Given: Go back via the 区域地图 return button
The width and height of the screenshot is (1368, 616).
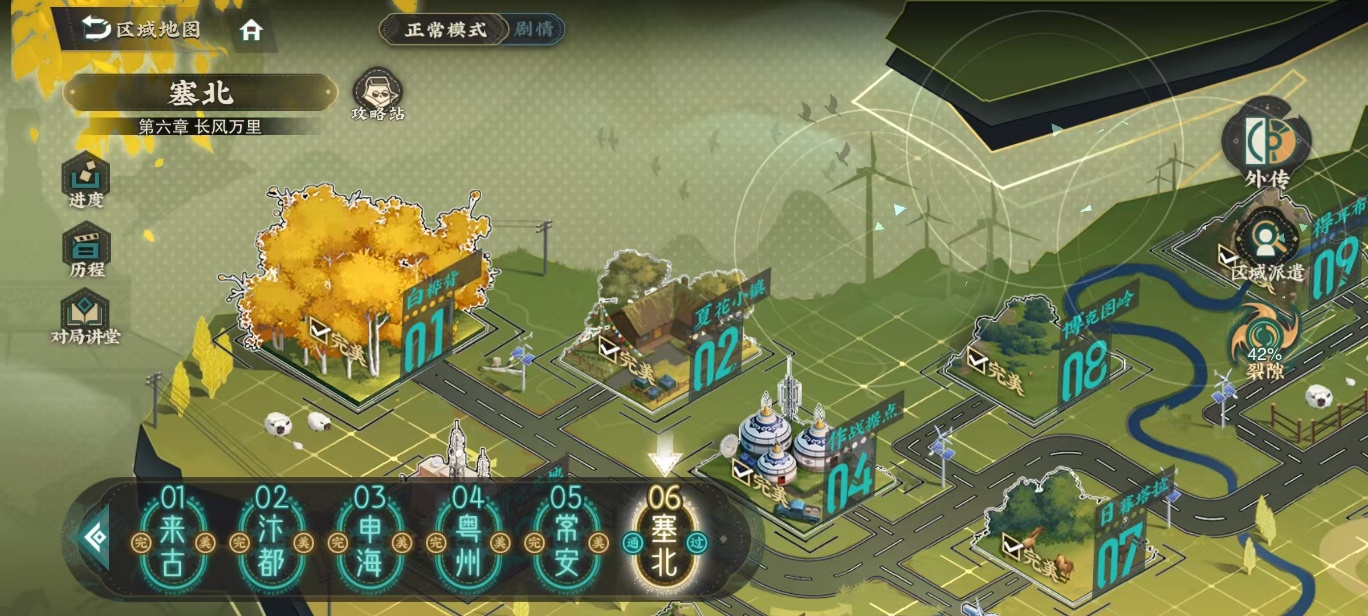Looking at the screenshot, I should [142, 29].
